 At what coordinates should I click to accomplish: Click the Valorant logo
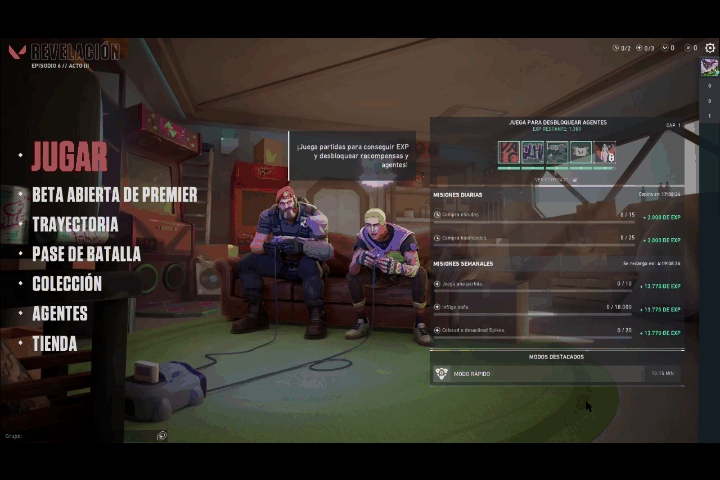point(17,52)
